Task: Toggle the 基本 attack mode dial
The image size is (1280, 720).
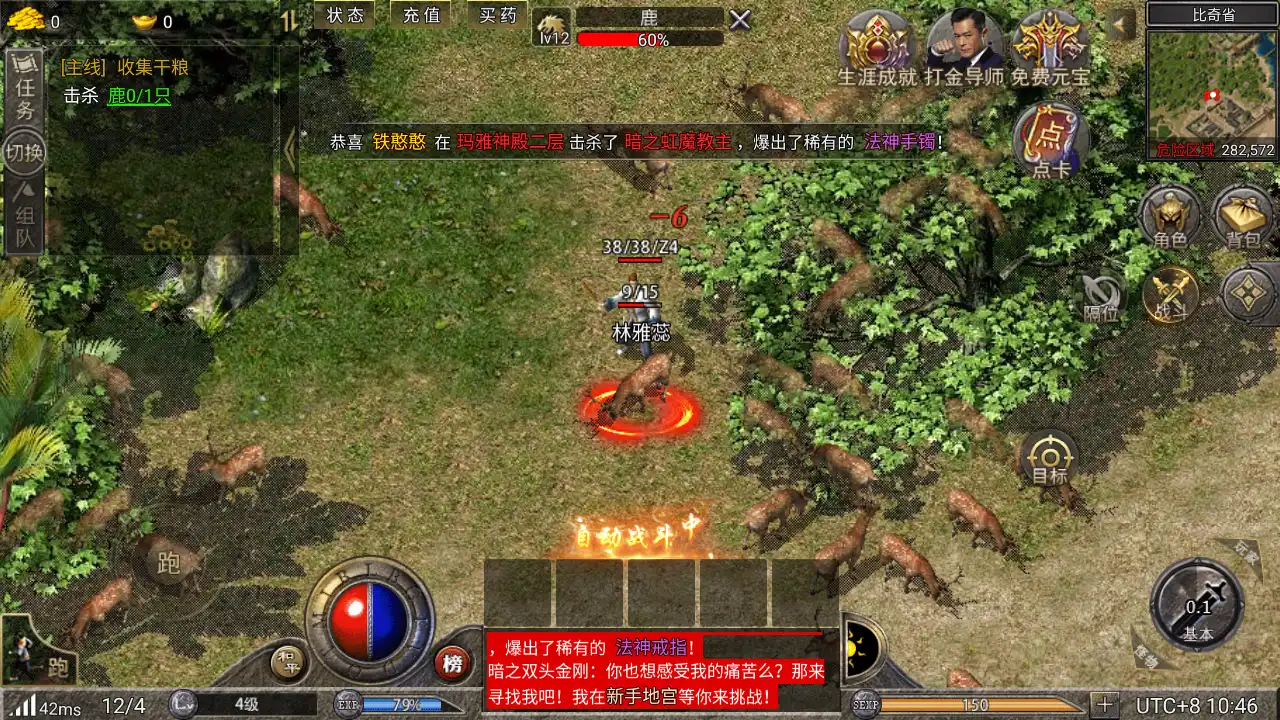Action: (x=1196, y=607)
